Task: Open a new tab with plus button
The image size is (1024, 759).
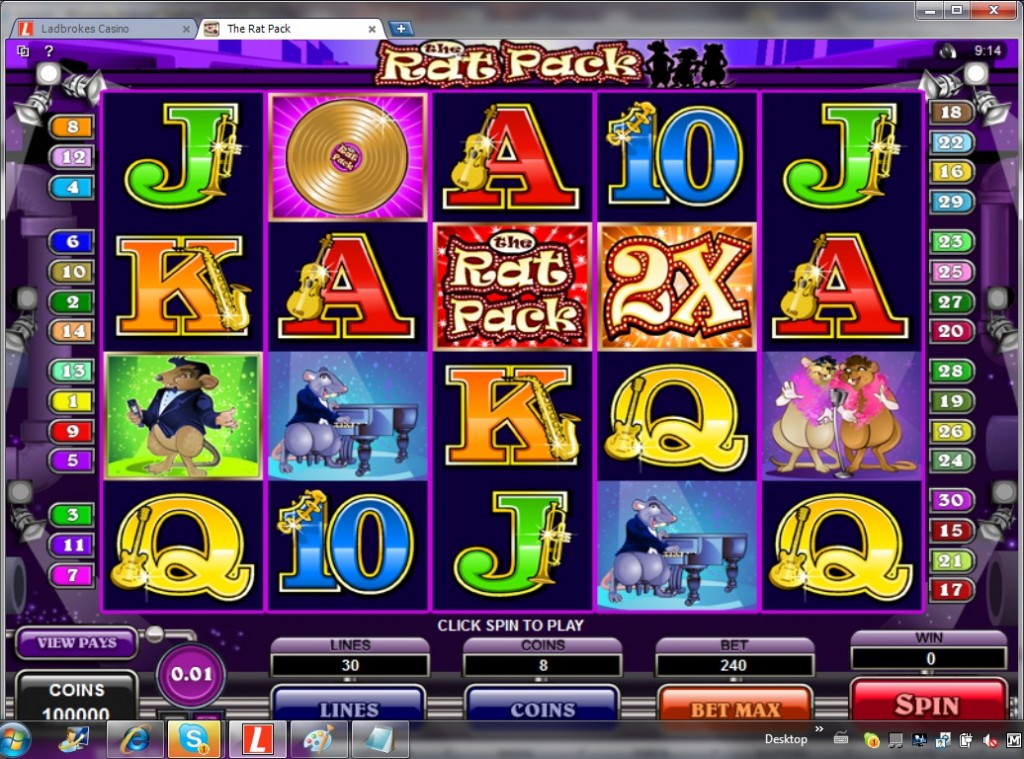Action: tap(401, 28)
